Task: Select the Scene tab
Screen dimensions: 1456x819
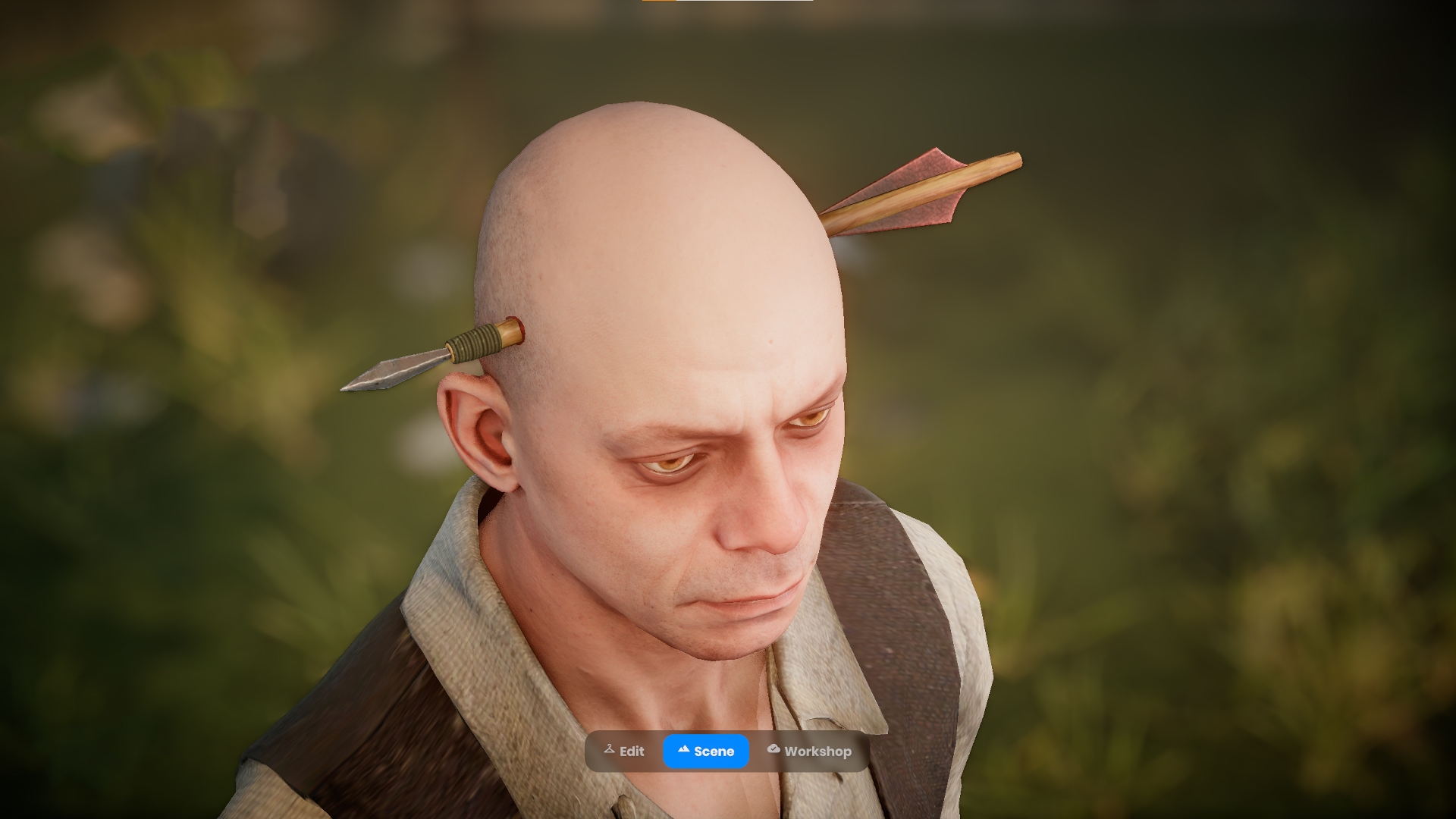Action: 706,751
